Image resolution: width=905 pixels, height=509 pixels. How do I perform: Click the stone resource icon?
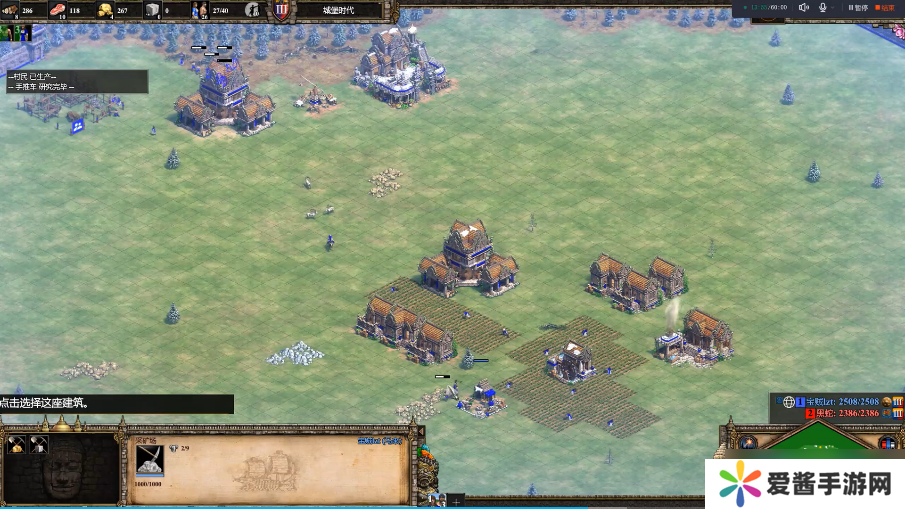pos(152,10)
